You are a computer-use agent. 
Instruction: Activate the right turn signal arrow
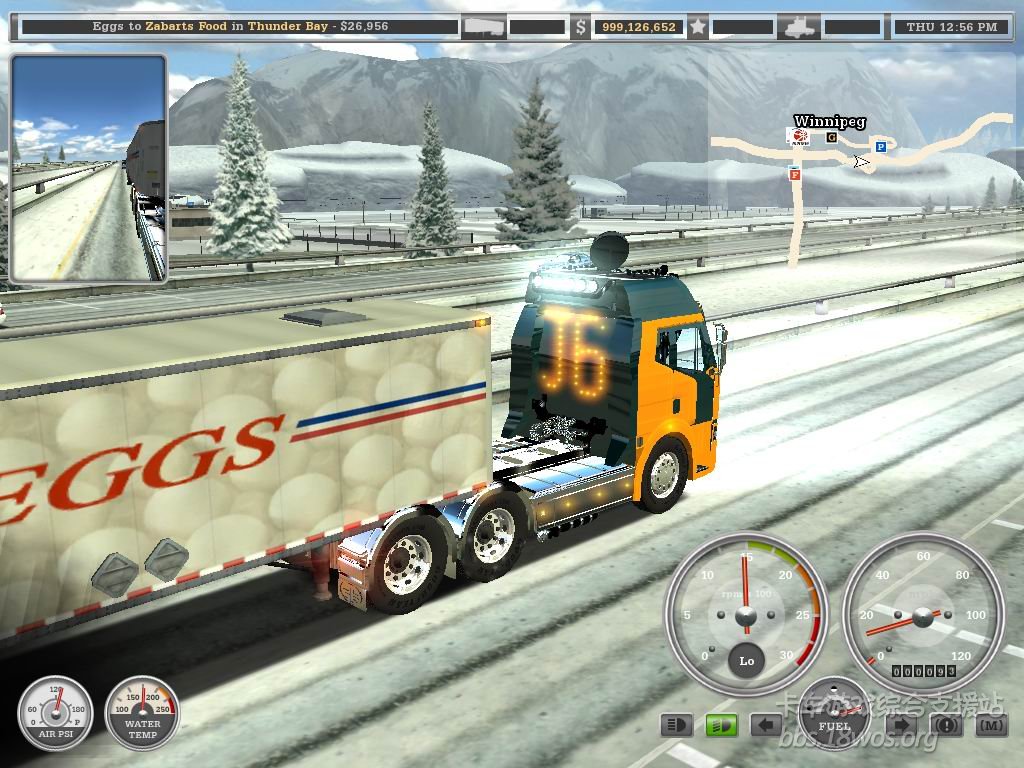point(901,724)
